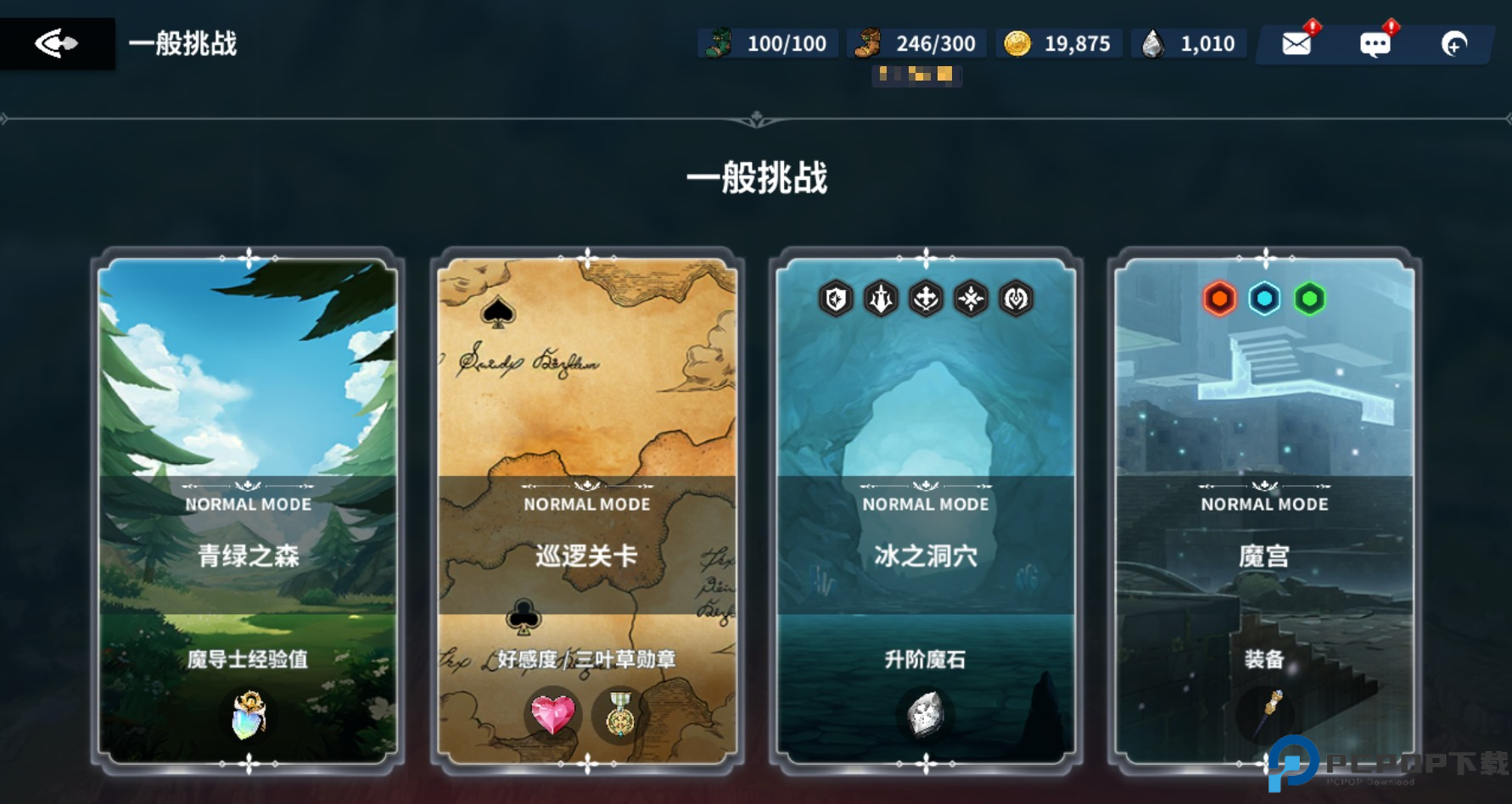This screenshot has height=804, width=1512.
Task: Select the sword class icon on 冰之洞穴 card
Action: pyautogui.click(x=881, y=299)
